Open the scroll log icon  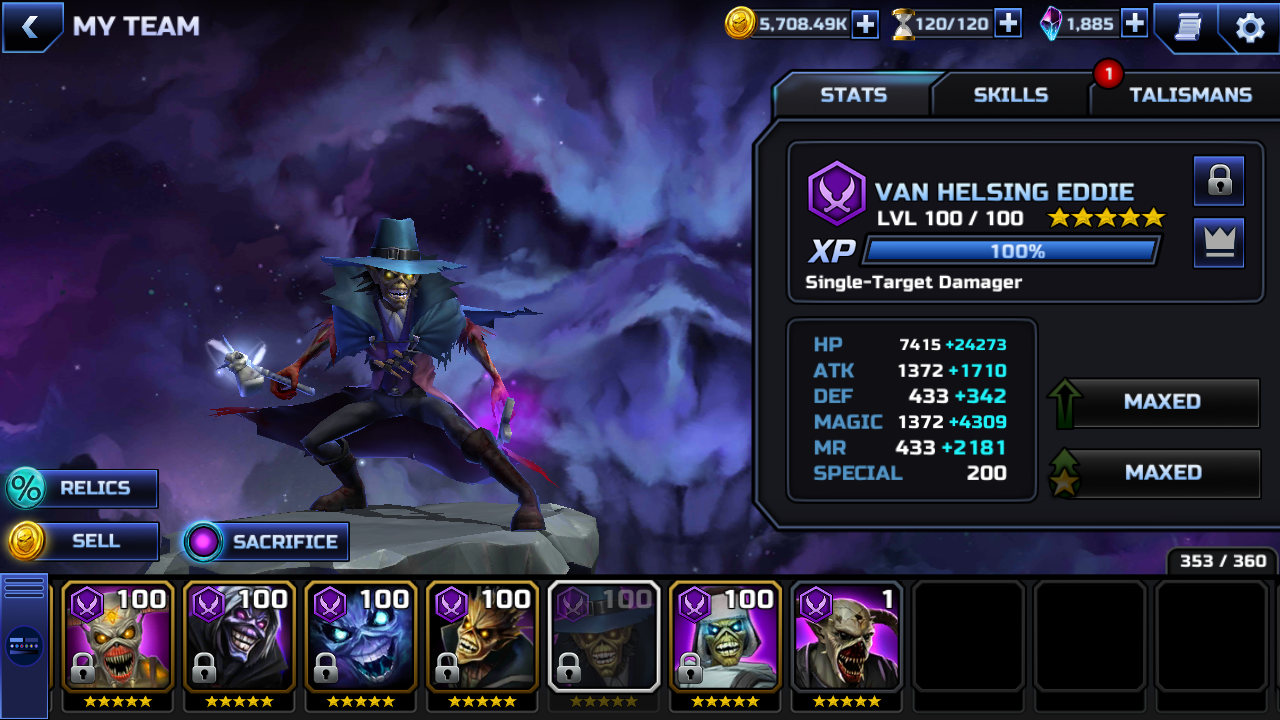[x=1188, y=27]
